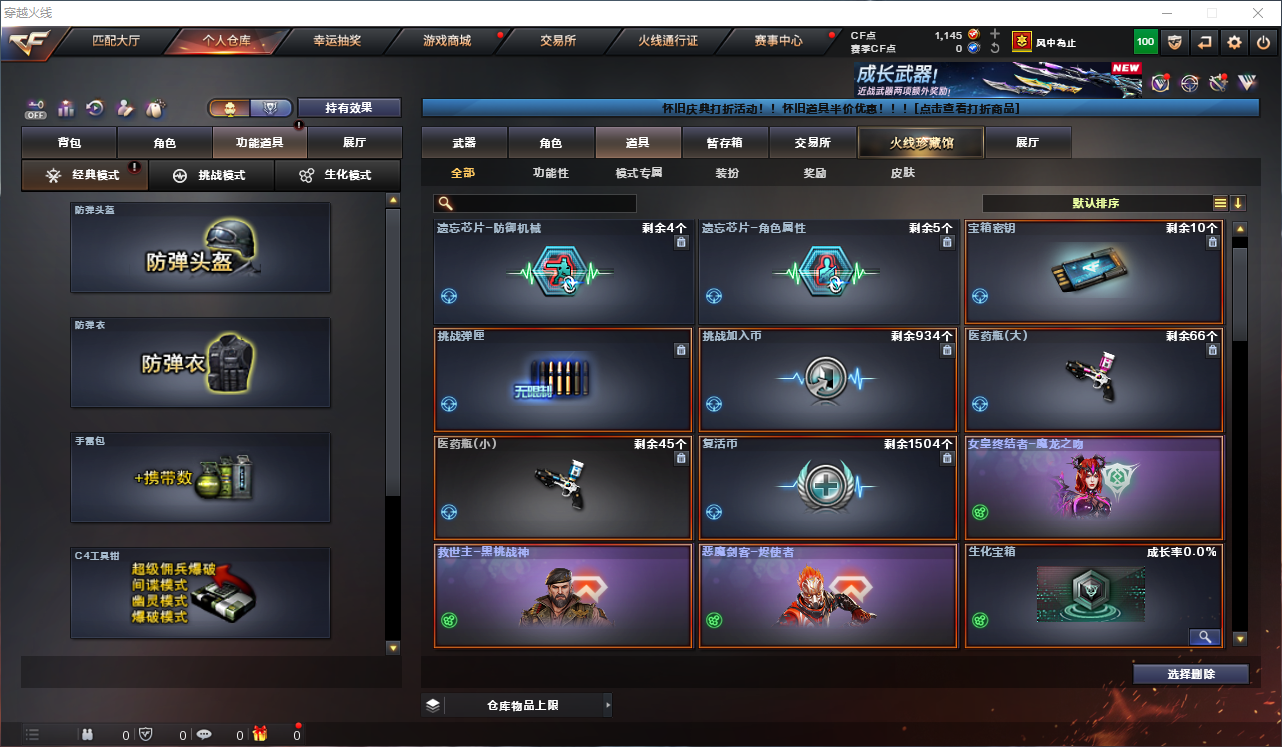
Task: Switch to the 火线珍藏馆 tab
Action: tap(920, 143)
